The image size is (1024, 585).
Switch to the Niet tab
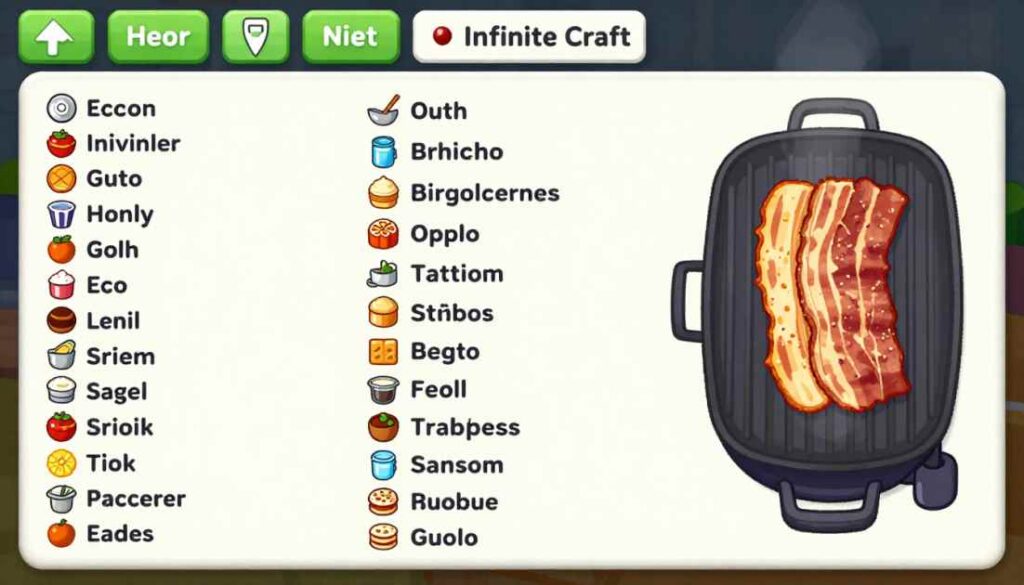(x=350, y=38)
